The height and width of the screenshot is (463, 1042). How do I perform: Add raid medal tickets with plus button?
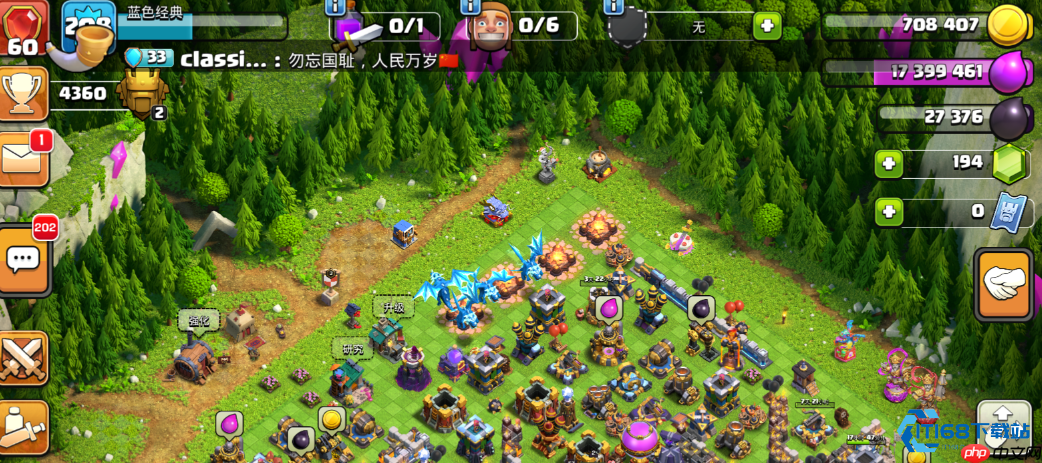tap(888, 211)
